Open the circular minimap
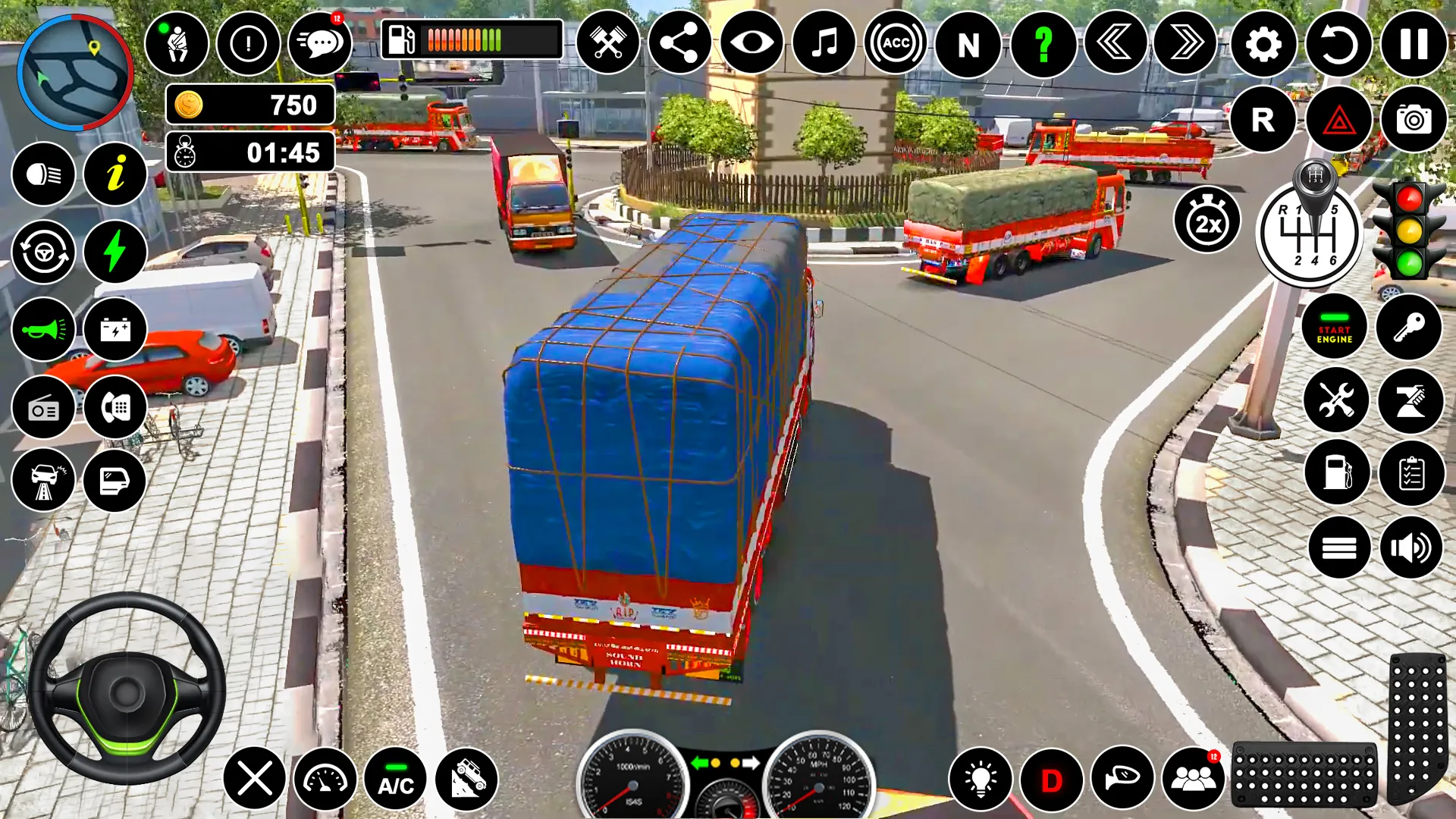This screenshot has height=819, width=1456. [x=74, y=72]
